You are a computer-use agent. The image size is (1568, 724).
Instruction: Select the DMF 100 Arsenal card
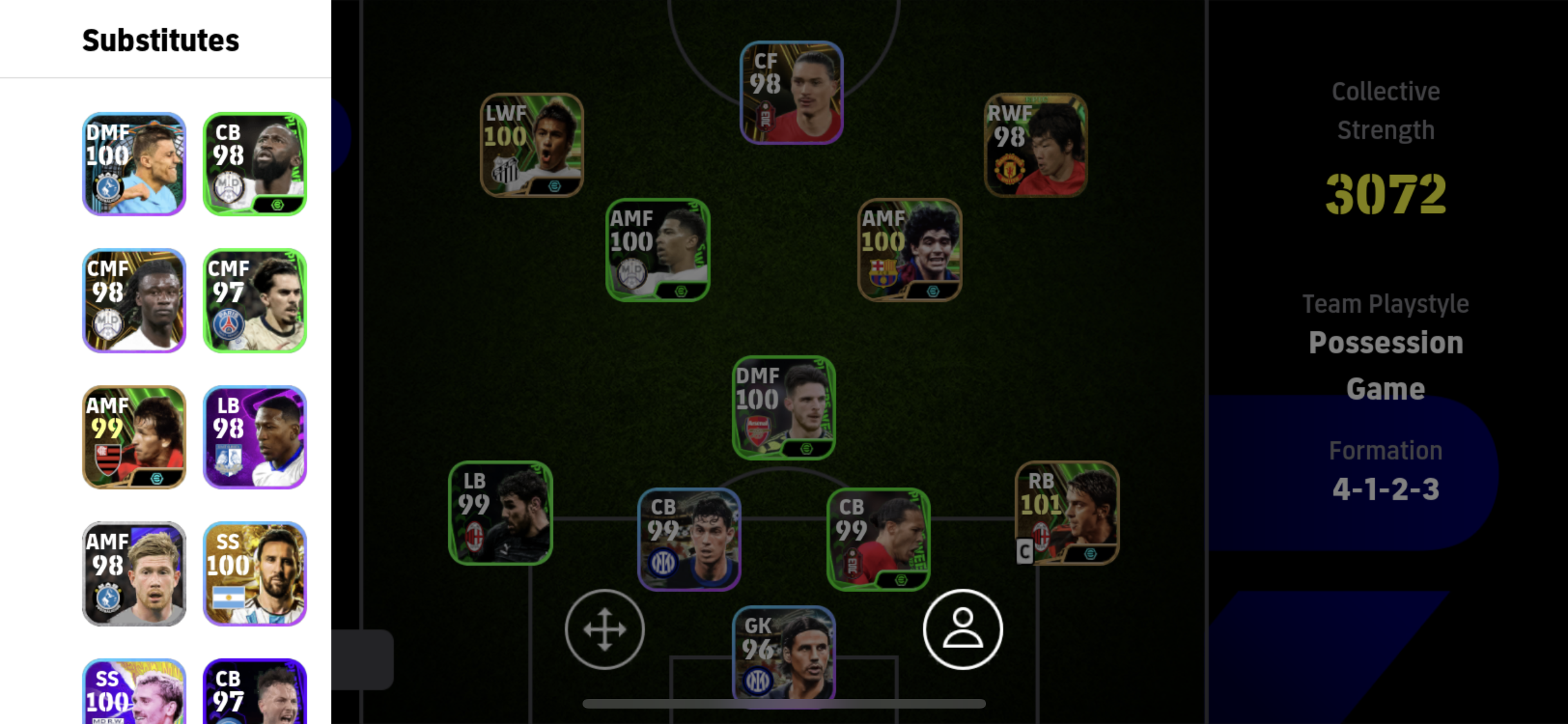783,407
